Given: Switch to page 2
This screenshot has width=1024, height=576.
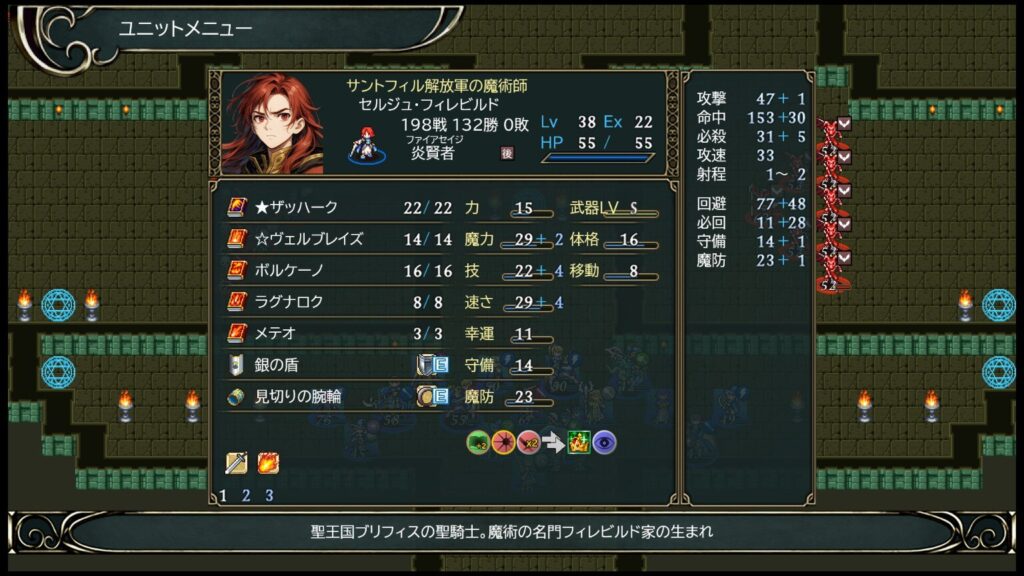Looking at the screenshot, I should pyautogui.click(x=246, y=495).
